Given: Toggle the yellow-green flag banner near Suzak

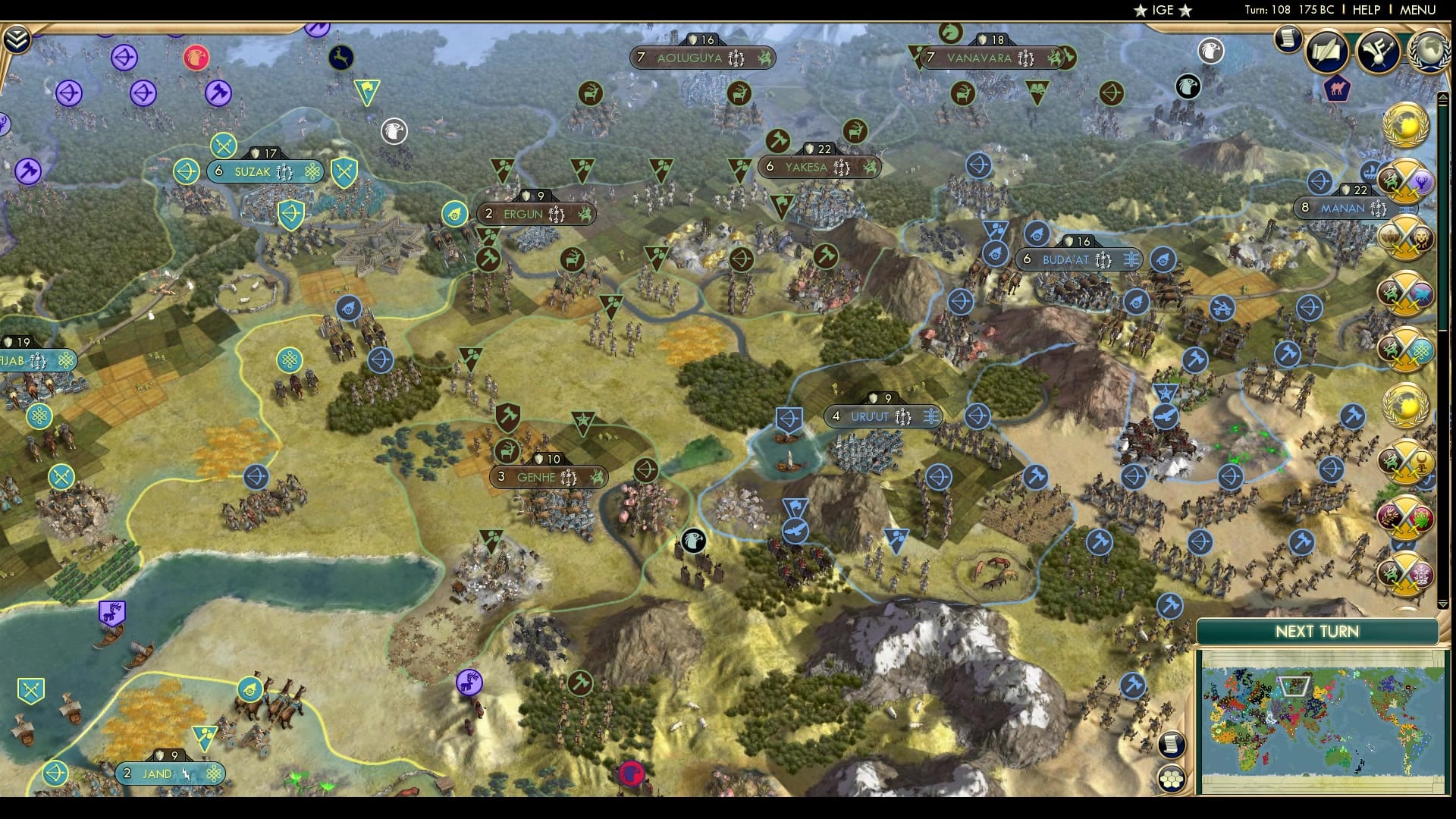Looking at the screenshot, I should coord(367,90).
